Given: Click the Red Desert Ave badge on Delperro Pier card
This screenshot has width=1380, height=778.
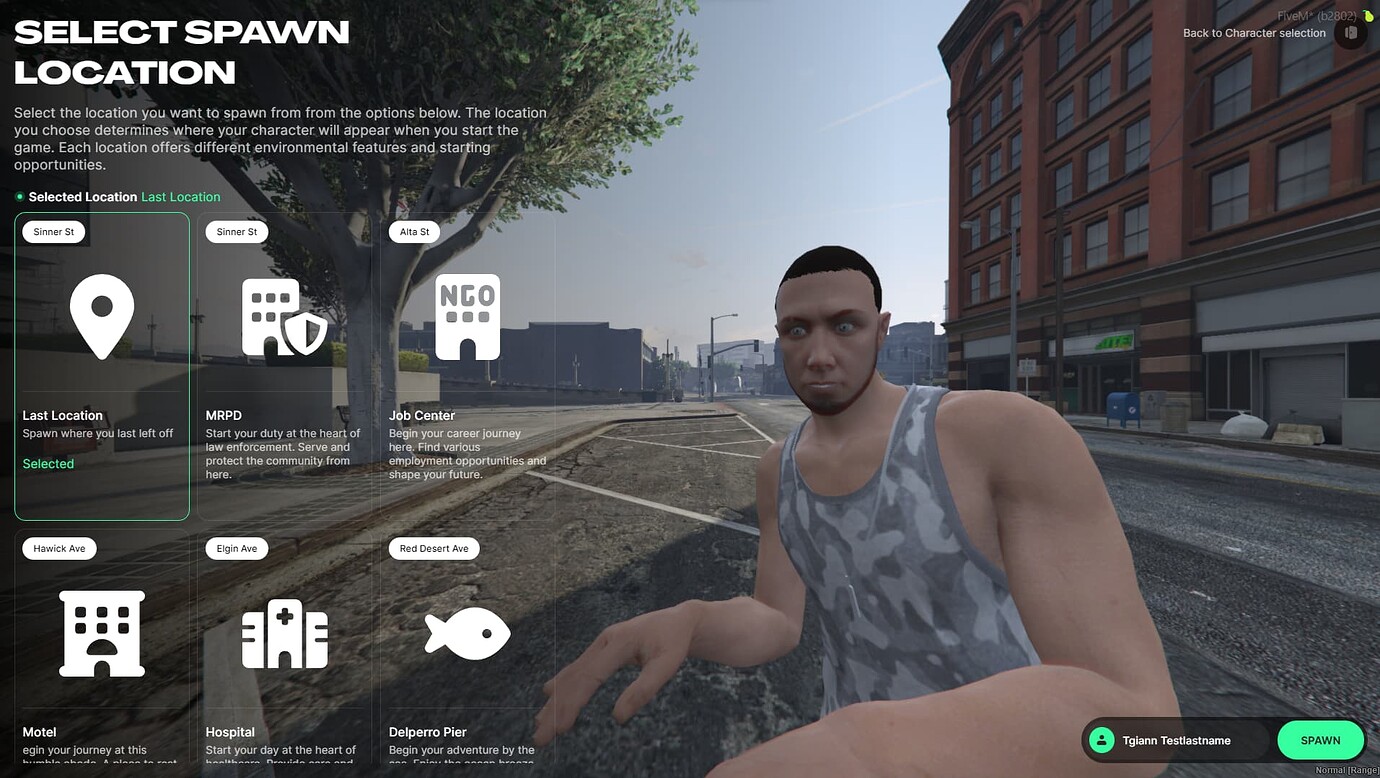Looking at the screenshot, I should pos(433,548).
